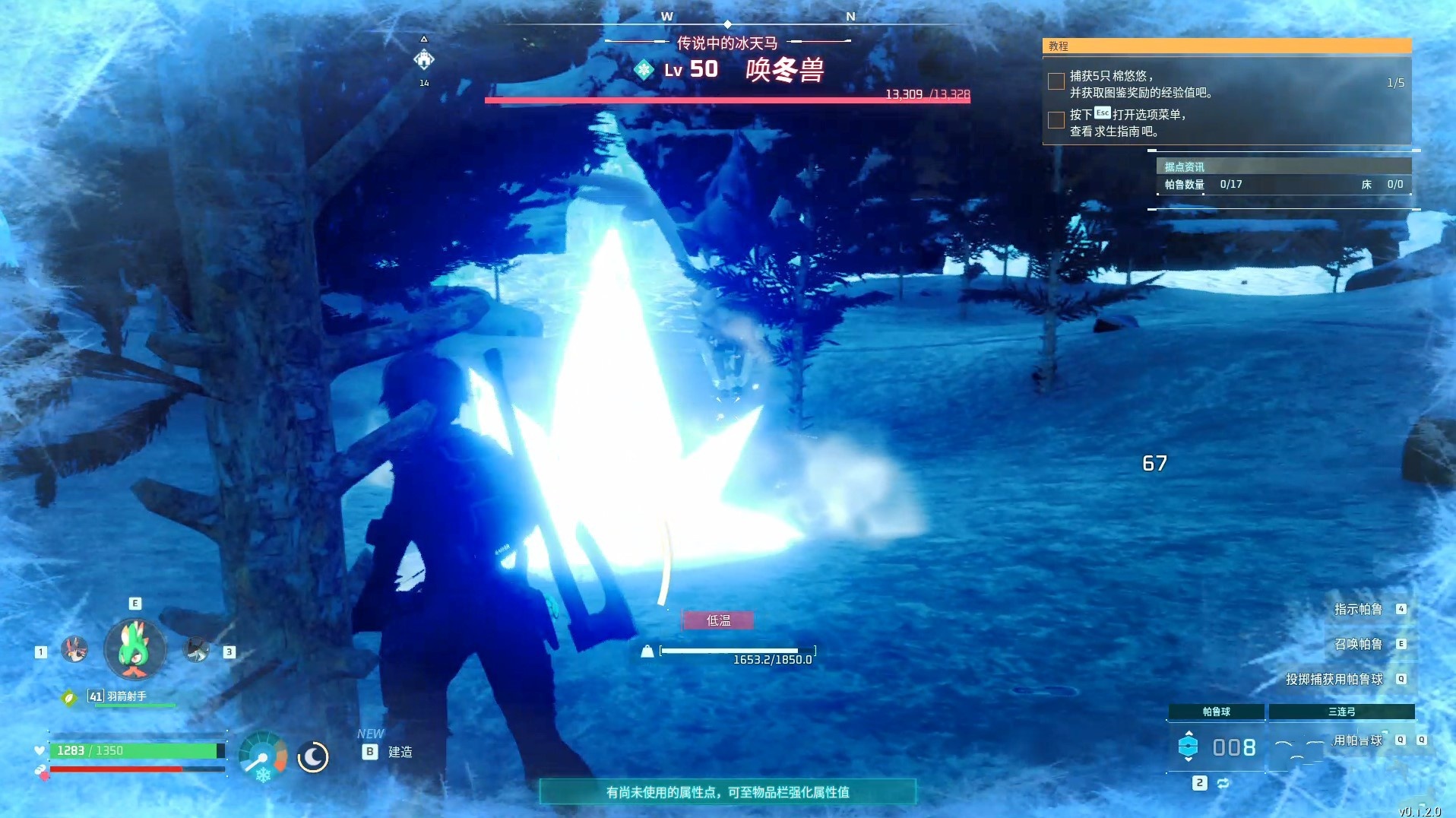
Task: Click the unused attribute points notification banner
Action: 727,792
